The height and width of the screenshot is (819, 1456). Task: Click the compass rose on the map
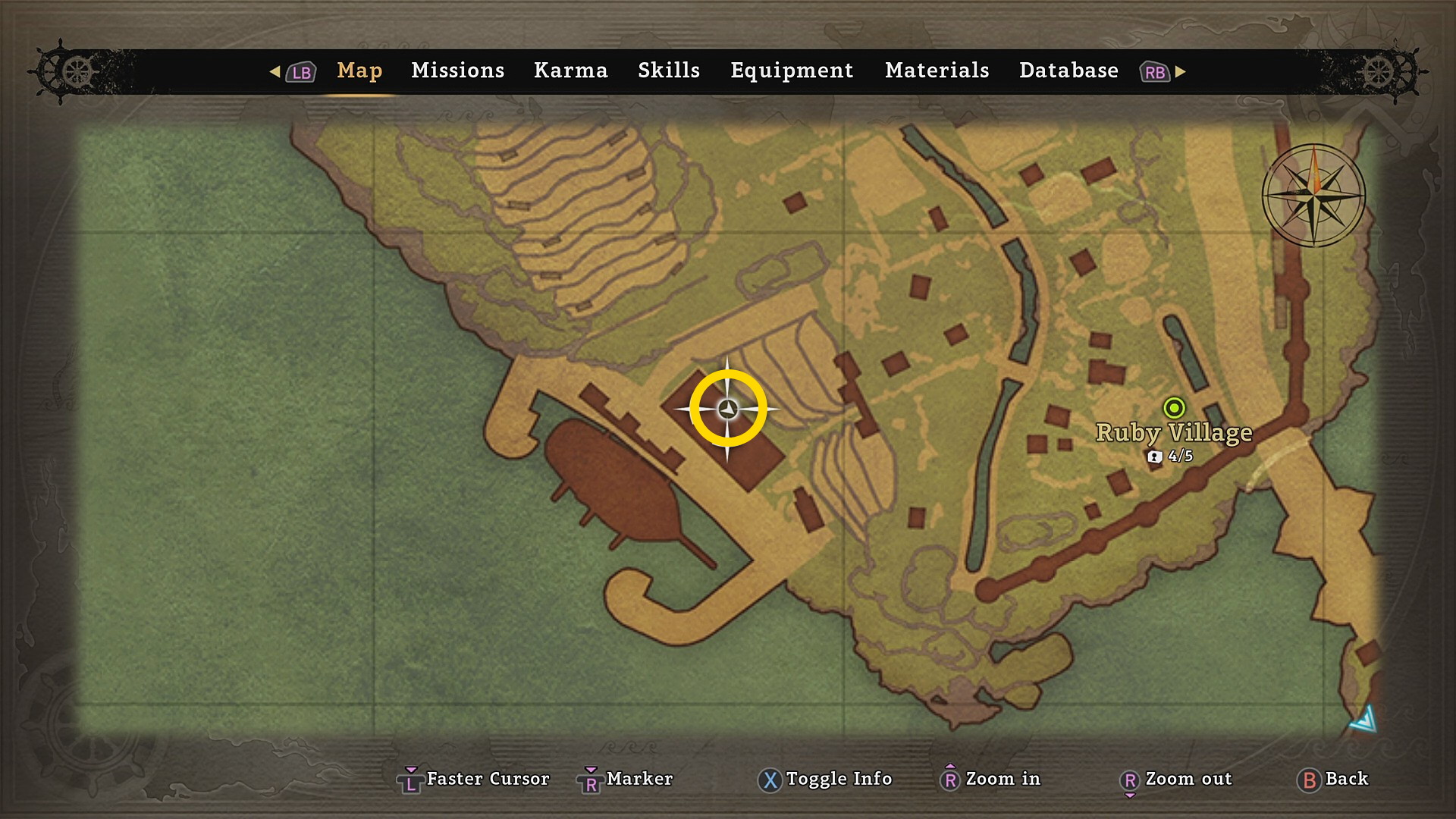[1313, 196]
